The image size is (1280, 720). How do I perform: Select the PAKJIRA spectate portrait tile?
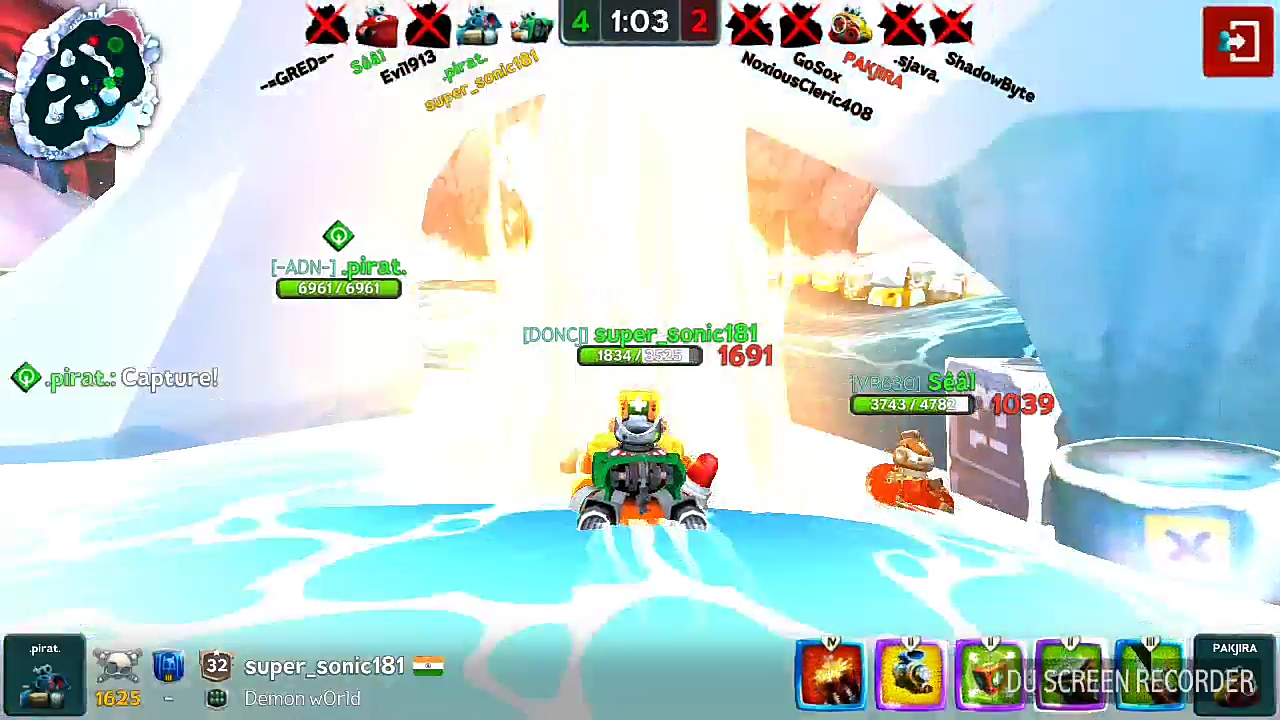pyautogui.click(x=1235, y=674)
